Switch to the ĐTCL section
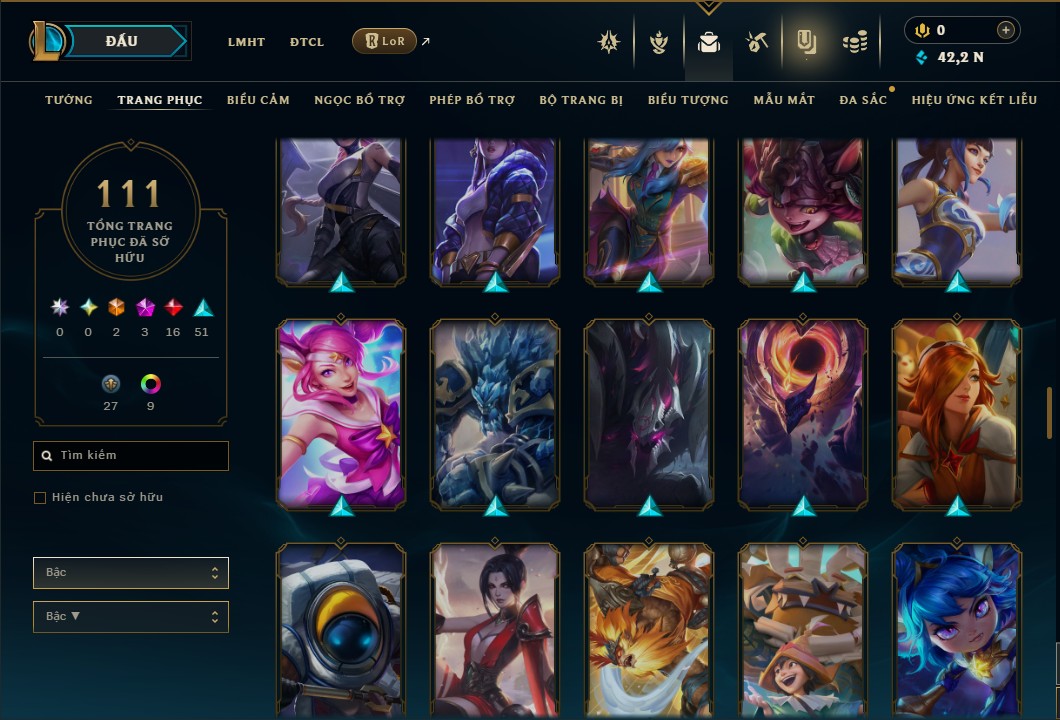The image size is (1060, 720). (x=307, y=42)
